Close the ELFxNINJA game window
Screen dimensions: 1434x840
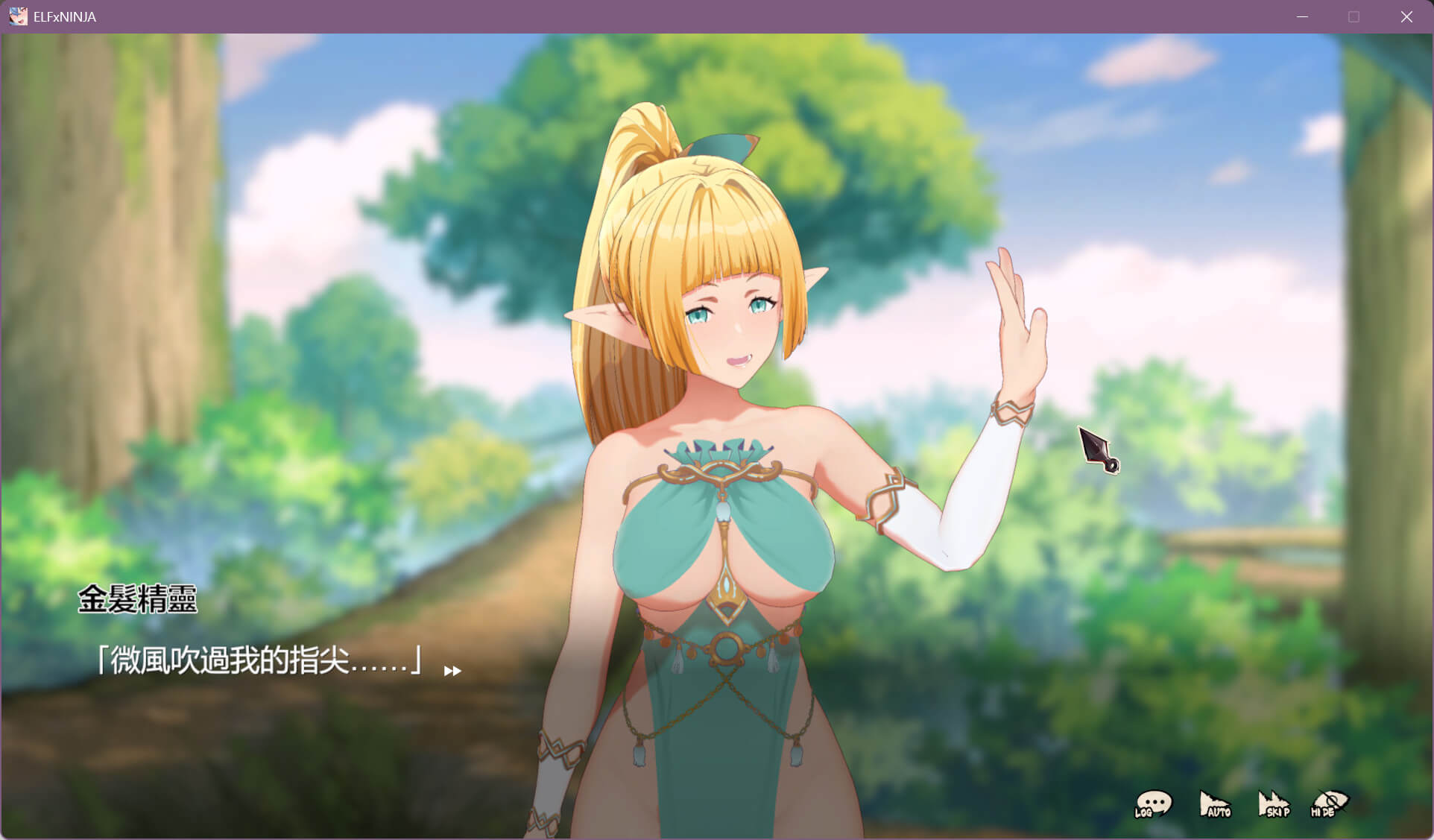(x=1406, y=16)
